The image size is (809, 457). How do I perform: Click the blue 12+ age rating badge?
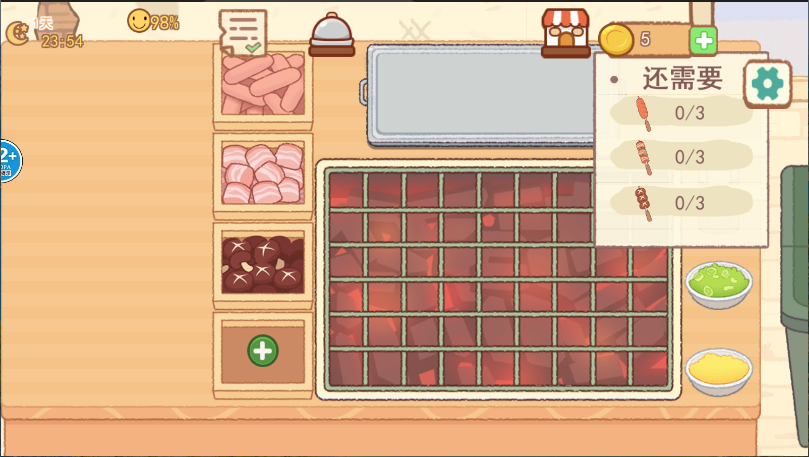point(8,160)
